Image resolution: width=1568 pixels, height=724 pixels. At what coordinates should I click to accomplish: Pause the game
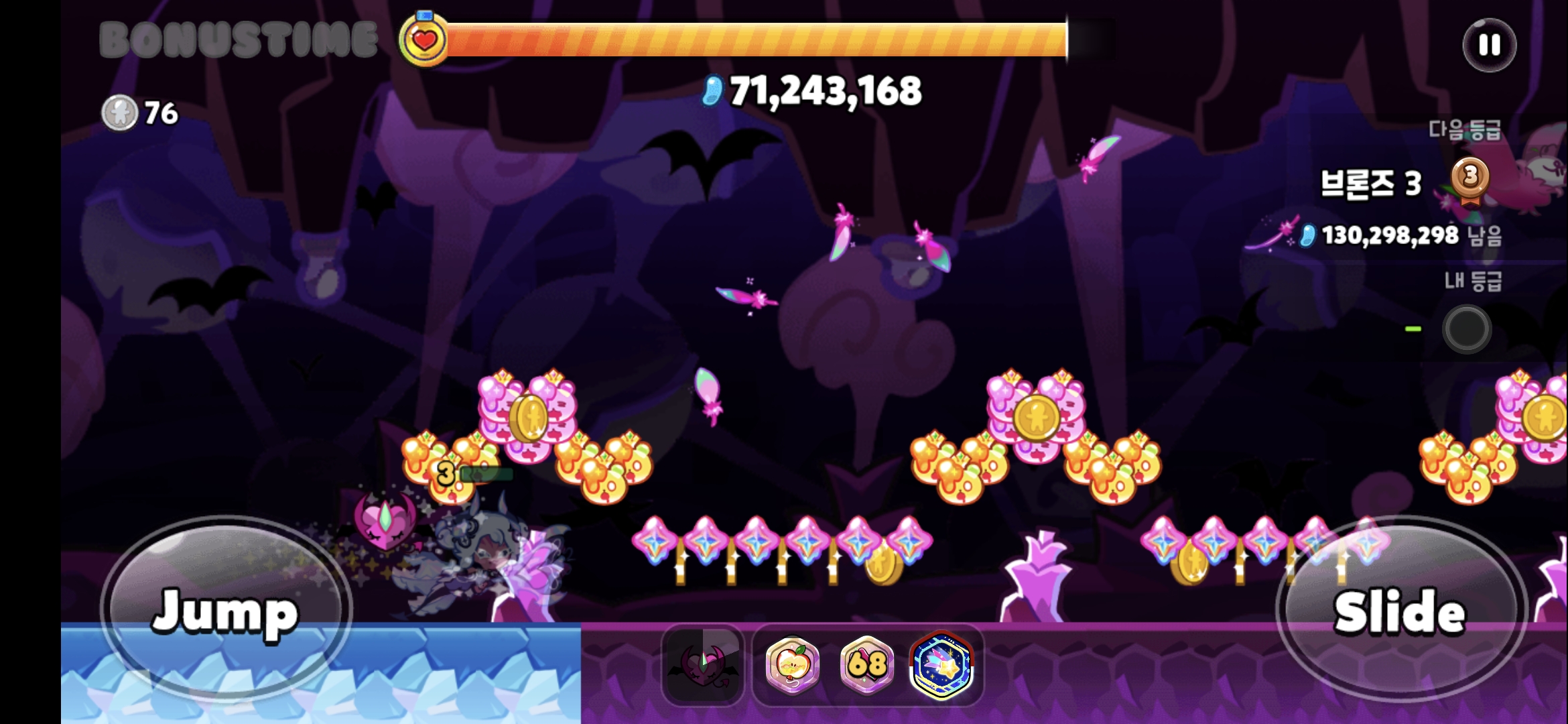coord(1489,46)
